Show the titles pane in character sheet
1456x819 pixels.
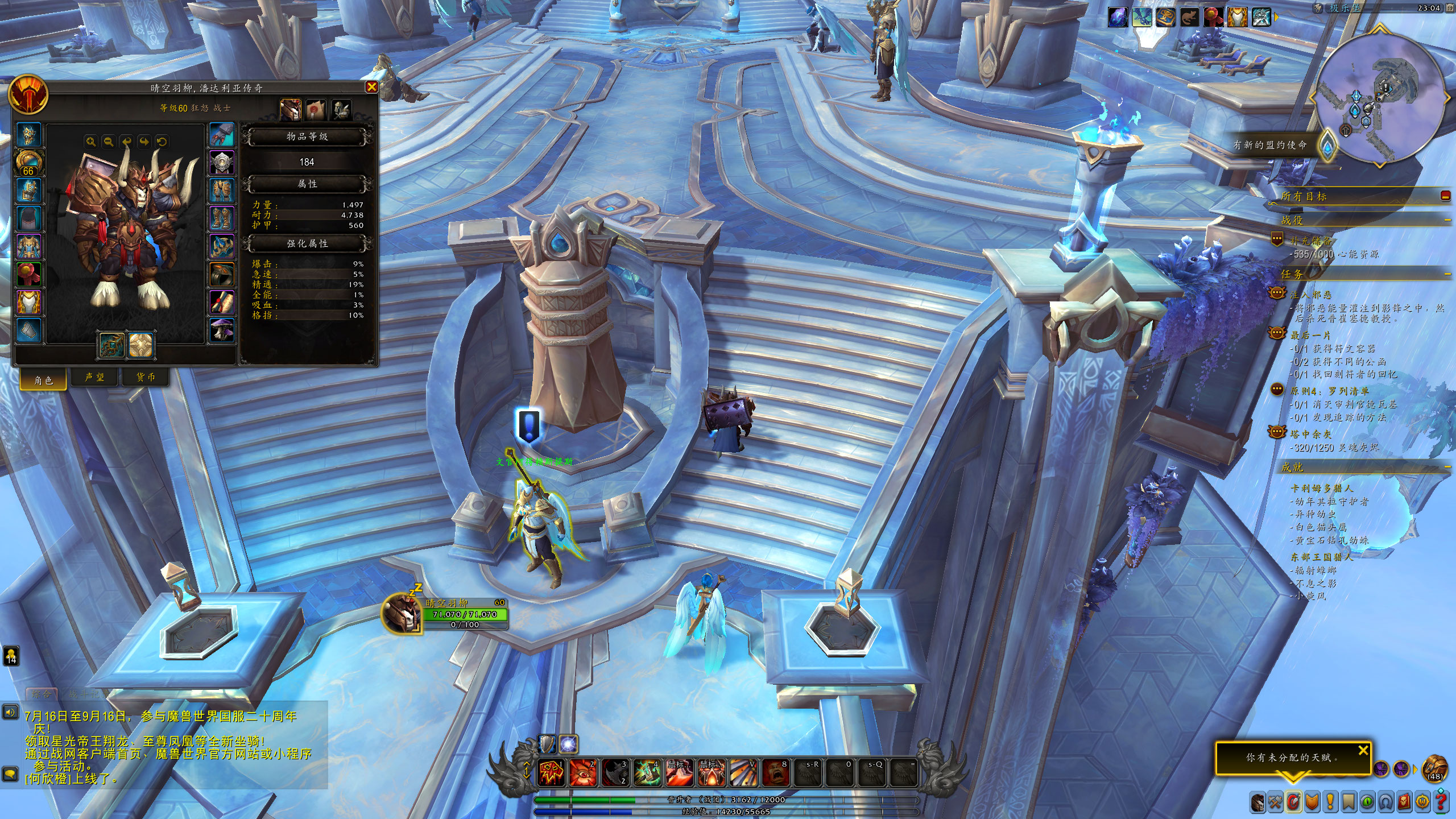pos(316,109)
